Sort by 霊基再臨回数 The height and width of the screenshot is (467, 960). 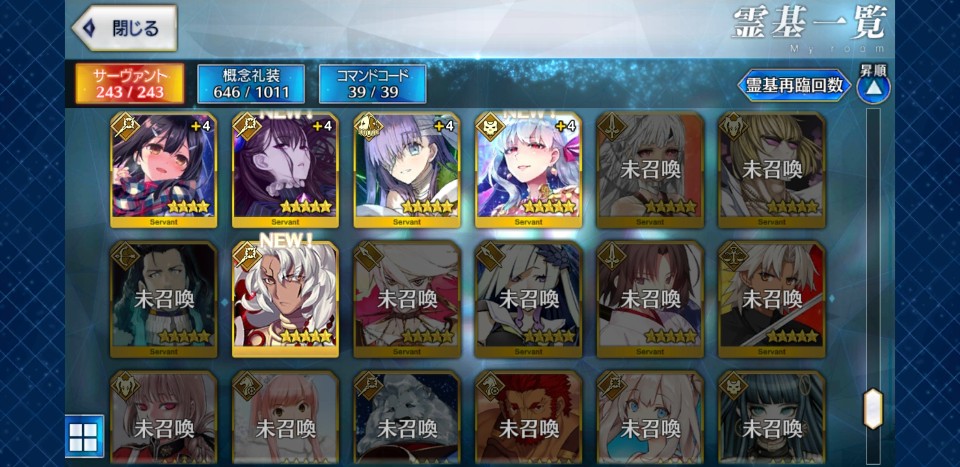pos(794,86)
